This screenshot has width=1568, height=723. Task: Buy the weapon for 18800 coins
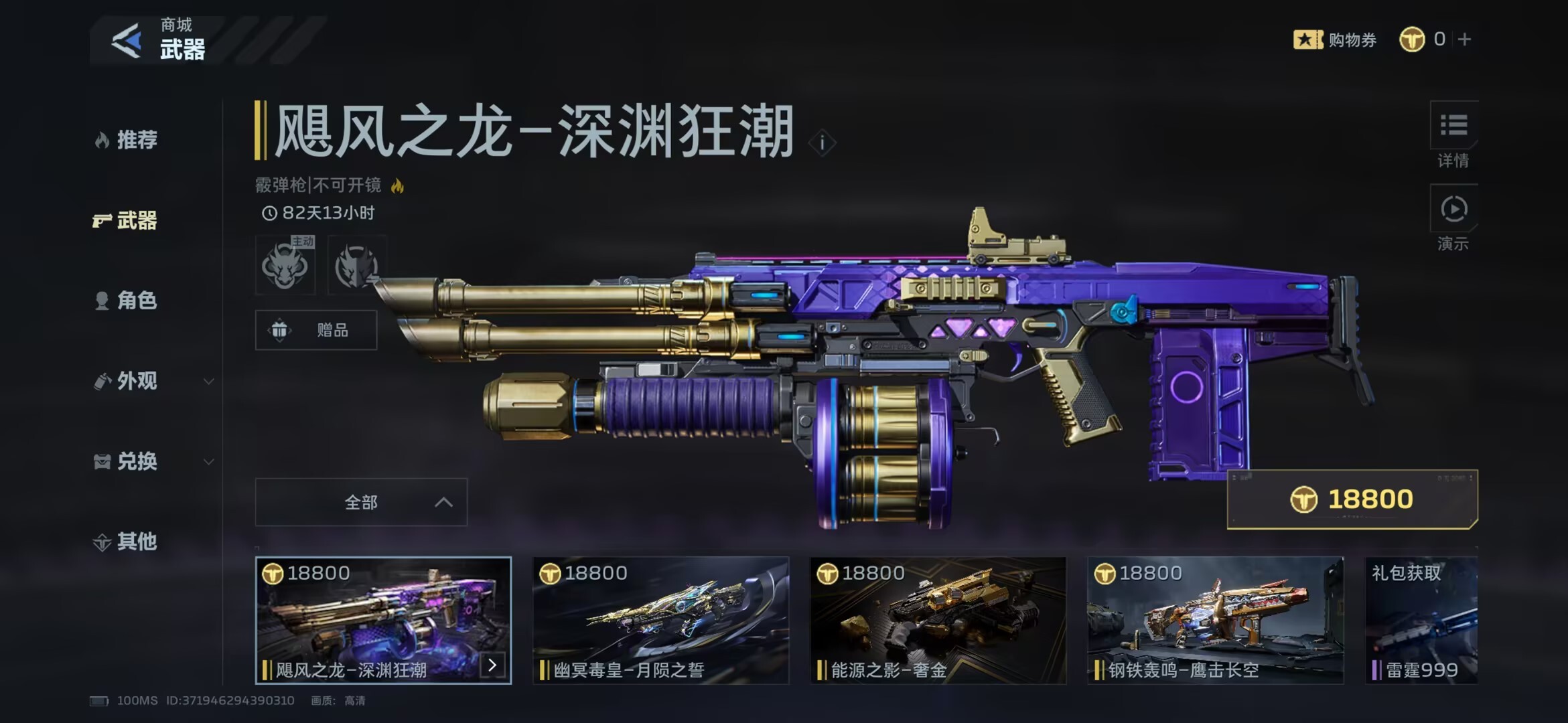1352,499
